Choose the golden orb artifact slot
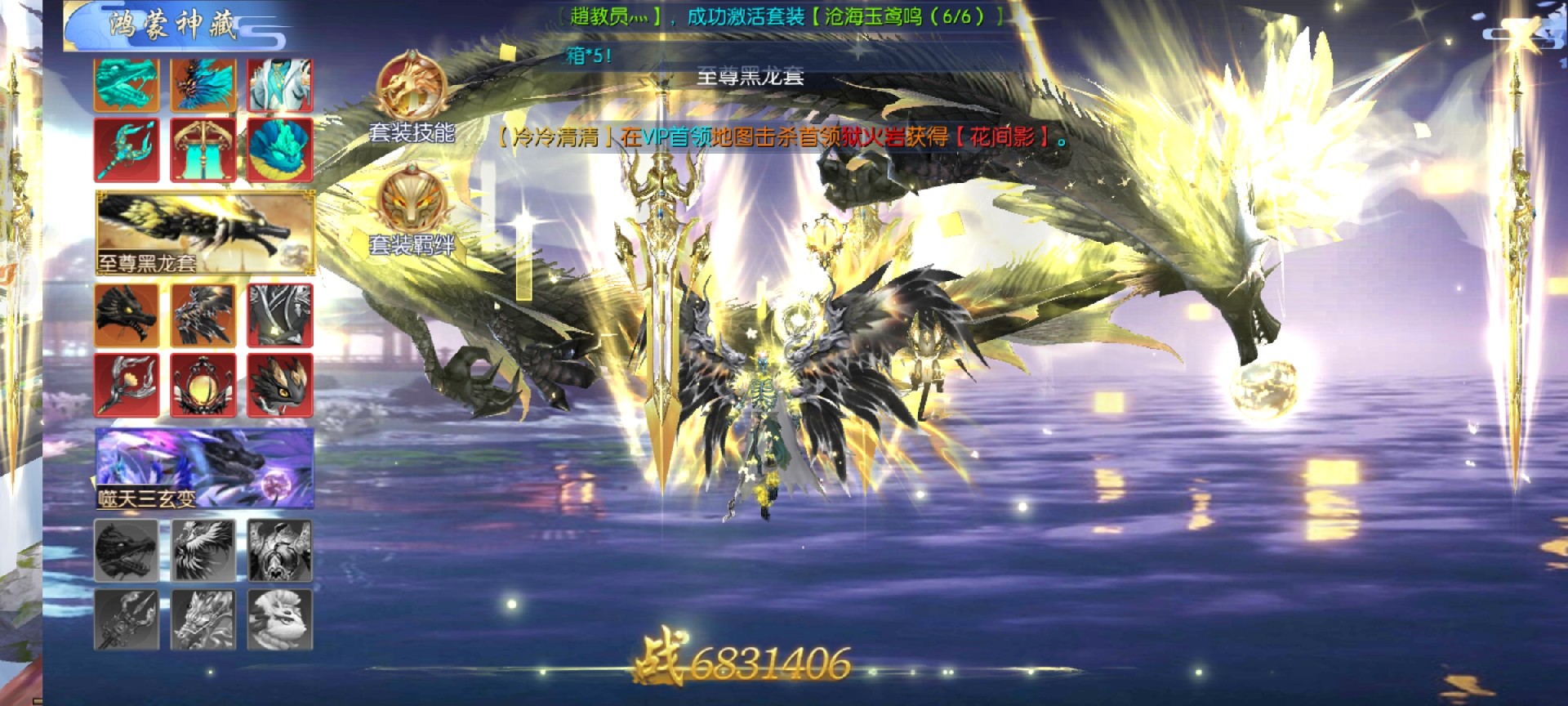 [x=203, y=385]
